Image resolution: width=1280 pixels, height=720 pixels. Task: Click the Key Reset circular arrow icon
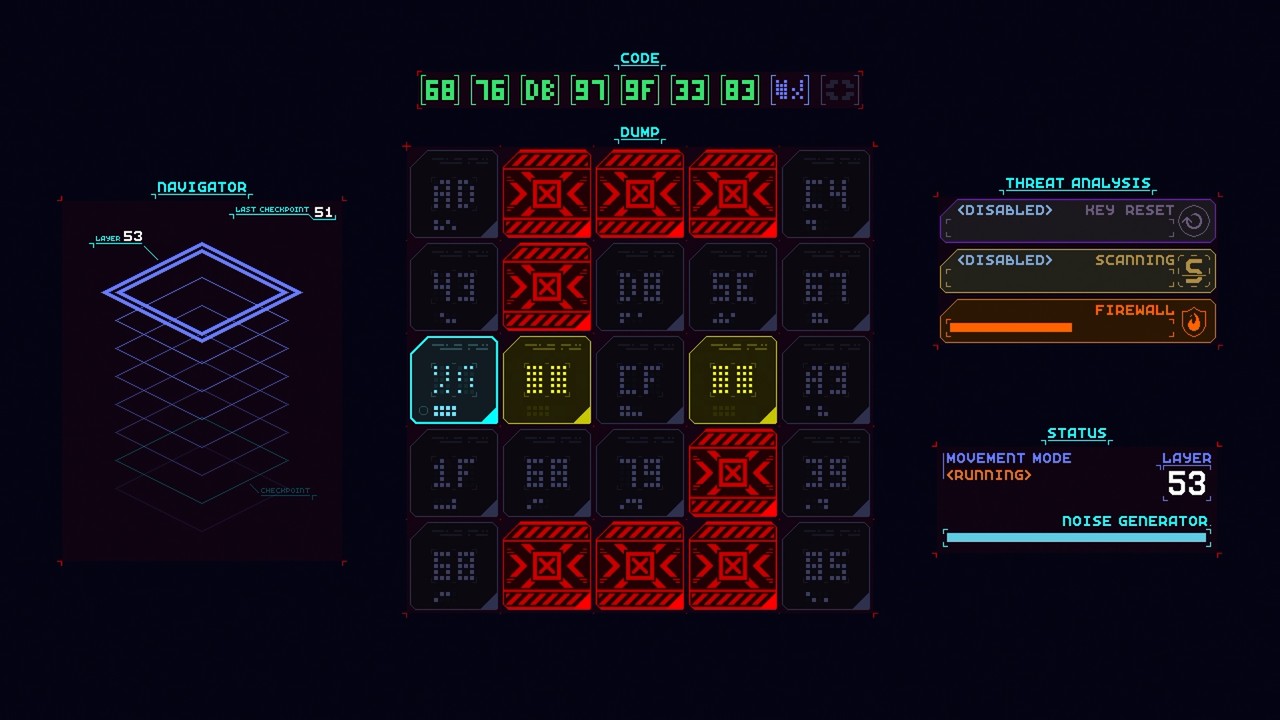point(1192,221)
